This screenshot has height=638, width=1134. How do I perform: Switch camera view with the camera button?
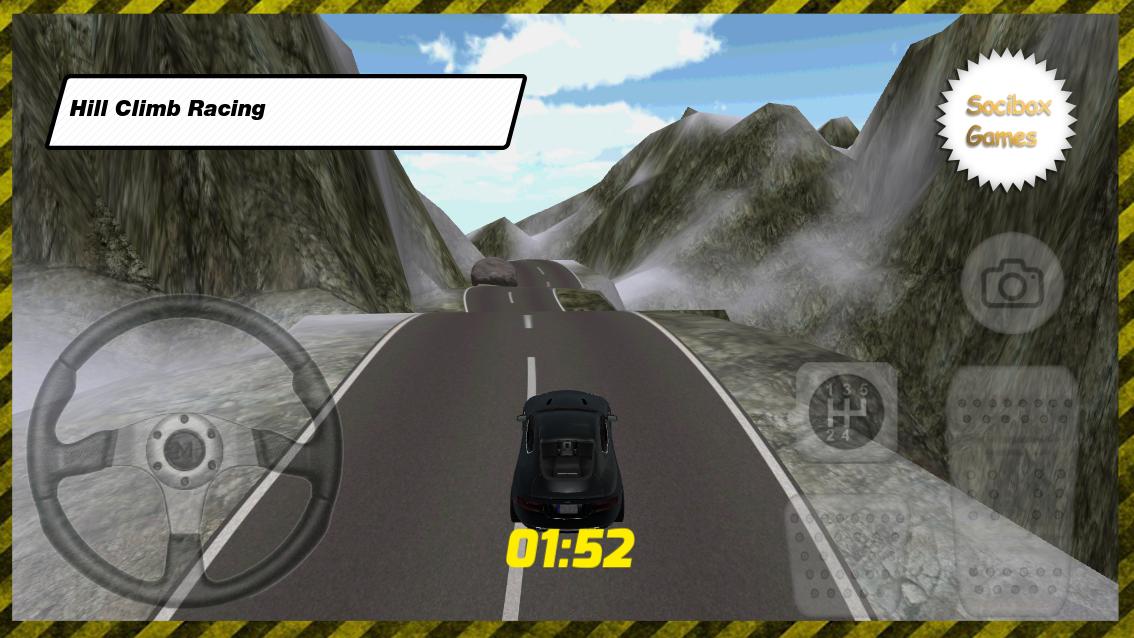(1011, 285)
